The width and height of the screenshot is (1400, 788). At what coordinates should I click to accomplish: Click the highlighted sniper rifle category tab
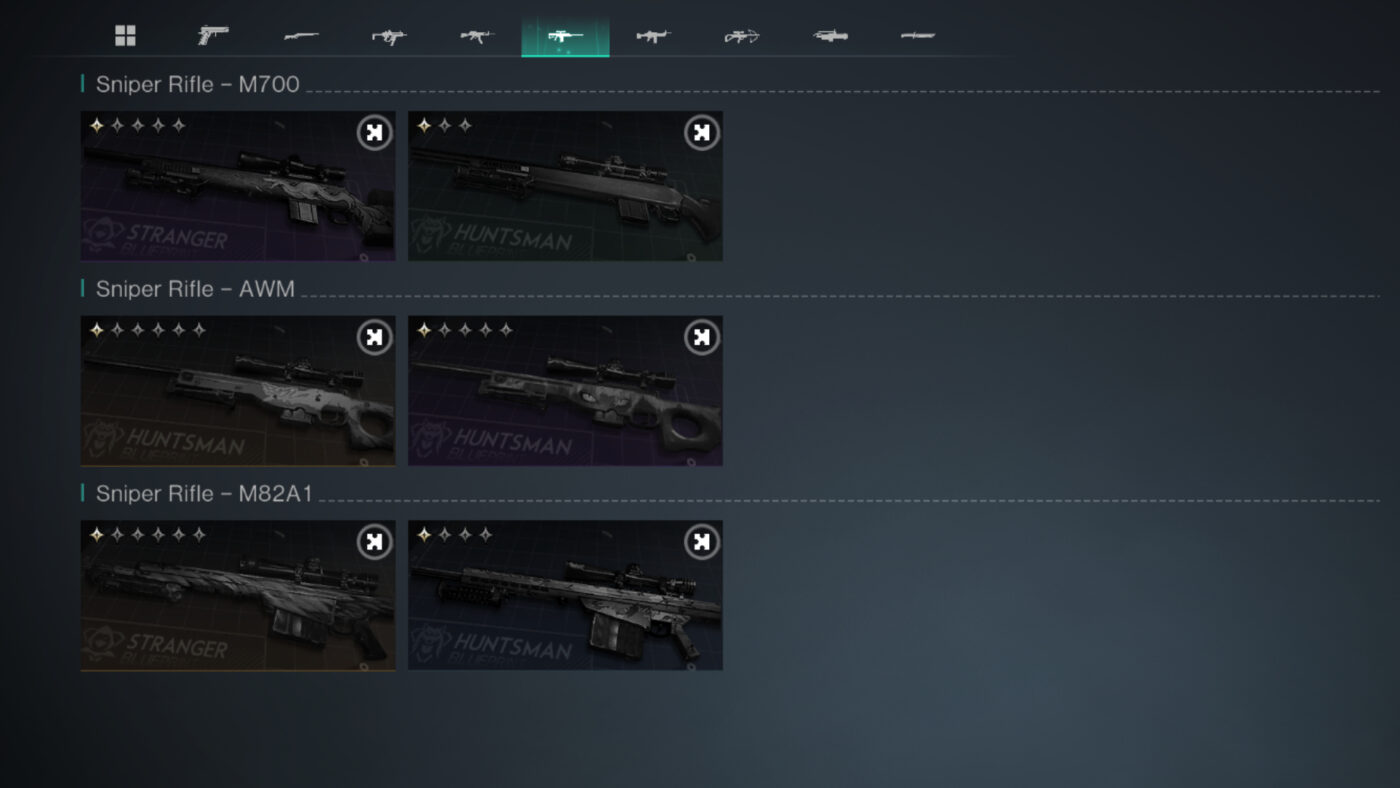click(565, 36)
